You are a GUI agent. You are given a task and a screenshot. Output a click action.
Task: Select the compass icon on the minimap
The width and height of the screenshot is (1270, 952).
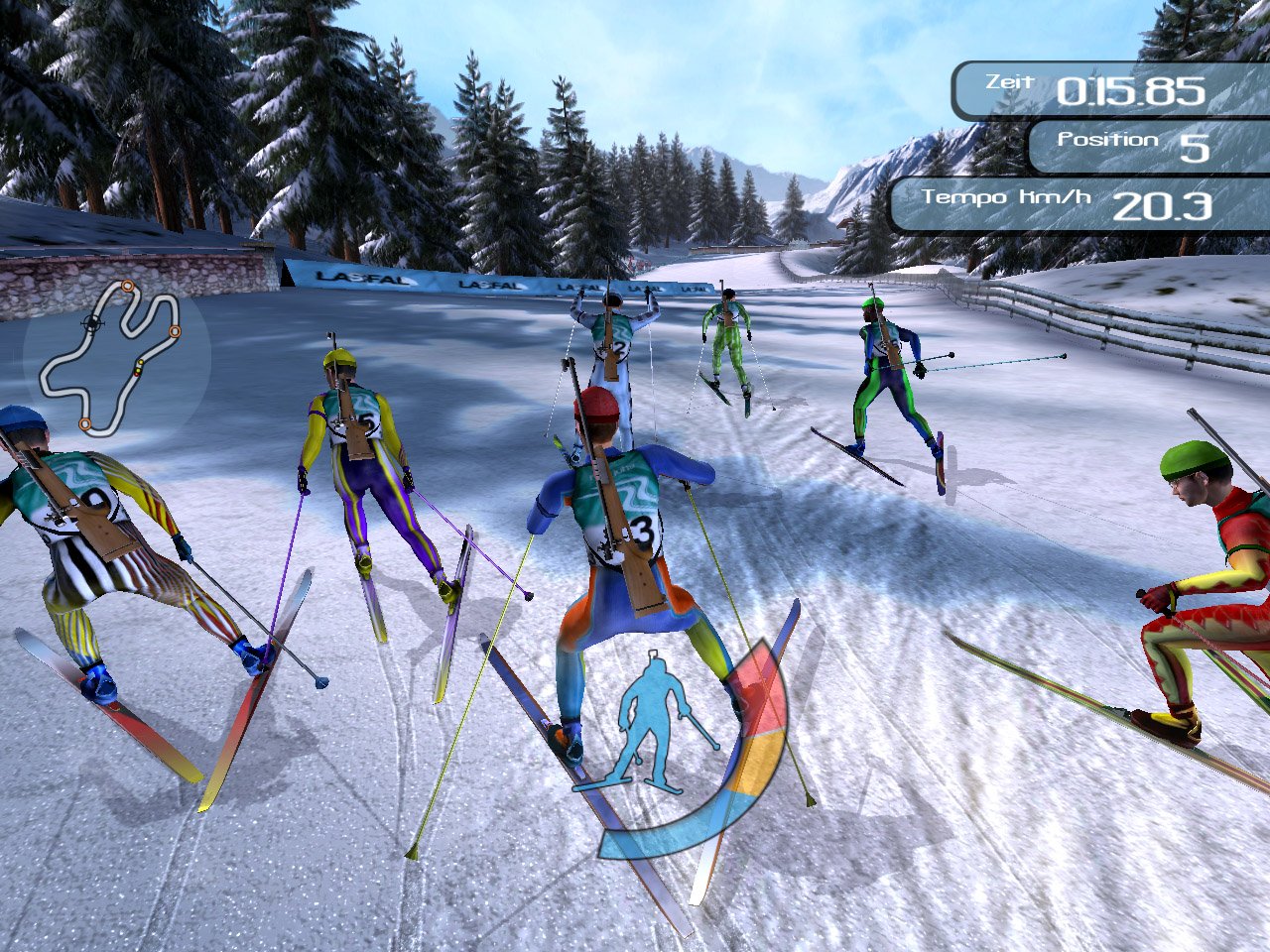pyautogui.click(x=91, y=322)
